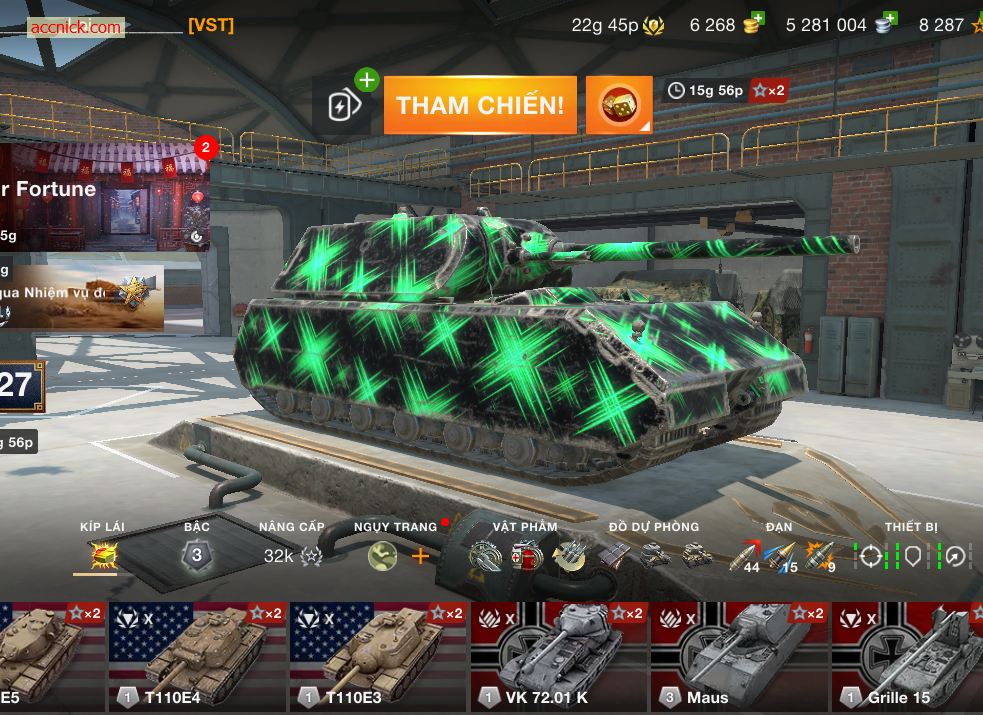Open the mission banner with the medal
Image resolution: width=983 pixels, height=715 pixels.
(x=83, y=295)
